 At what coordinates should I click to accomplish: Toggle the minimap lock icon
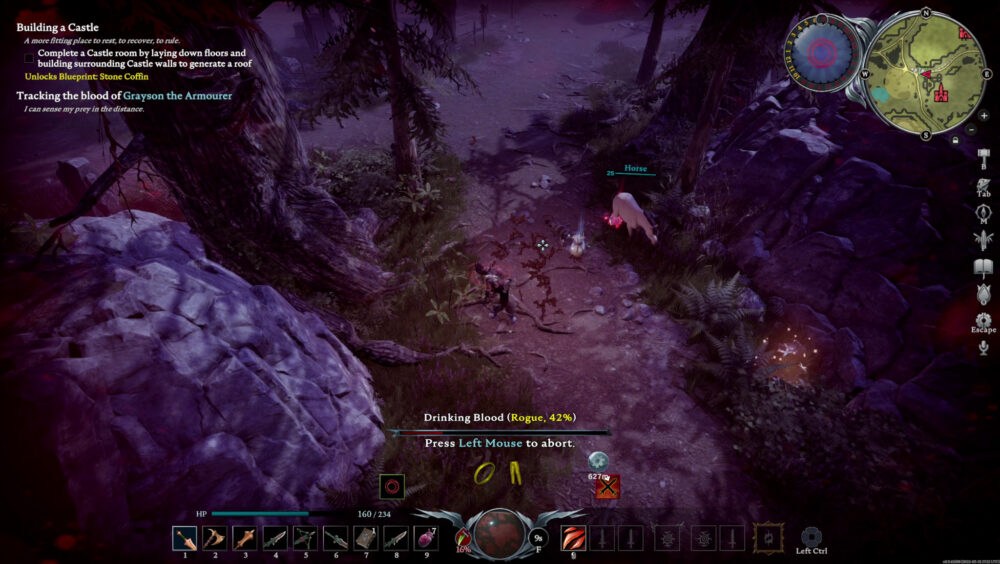[x=957, y=141]
